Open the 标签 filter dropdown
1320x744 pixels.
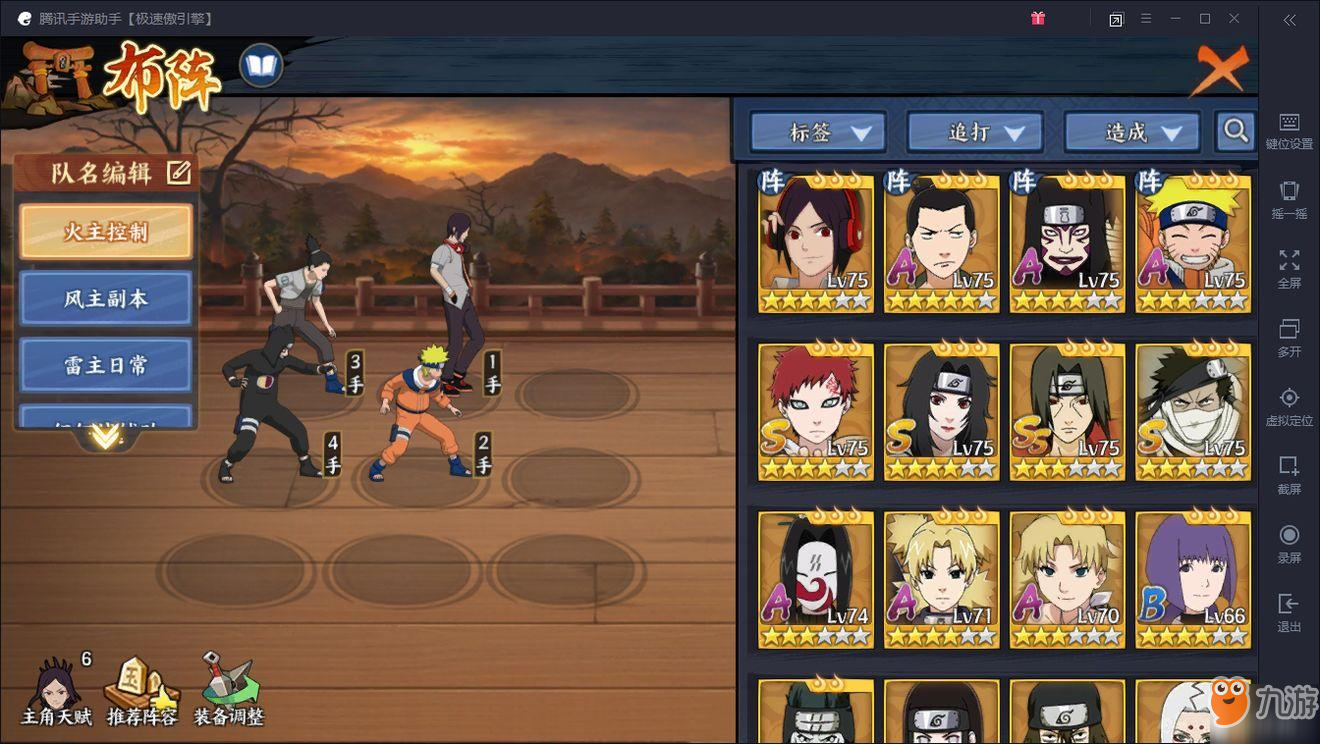(818, 131)
